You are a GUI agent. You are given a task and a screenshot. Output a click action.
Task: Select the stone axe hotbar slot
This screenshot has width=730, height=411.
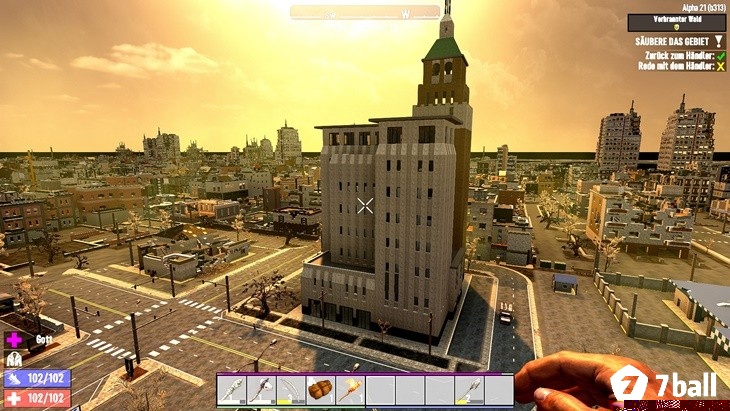click(x=262, y=390)
